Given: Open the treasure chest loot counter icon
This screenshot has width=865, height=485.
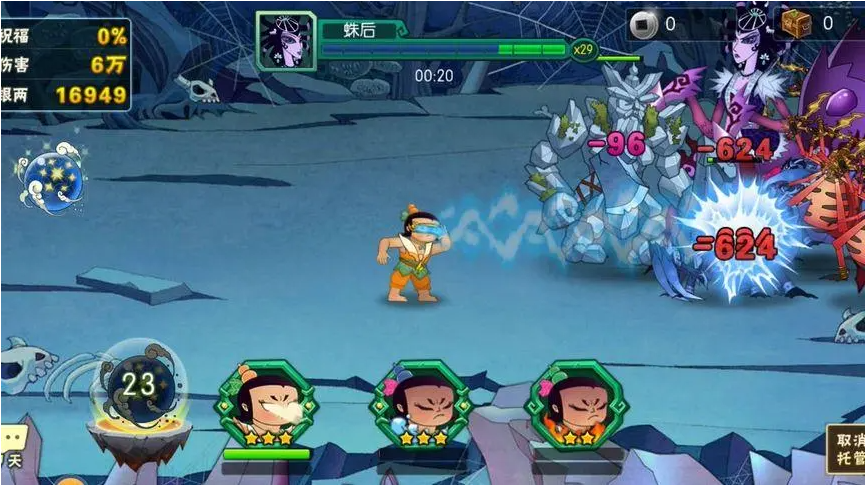Looking at the screenshot, I should click(796, 23).
